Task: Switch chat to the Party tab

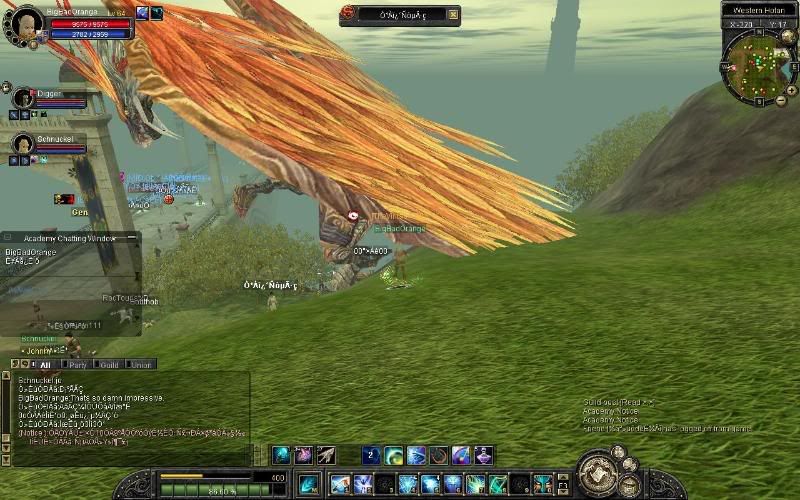Action: click(78, 365)
